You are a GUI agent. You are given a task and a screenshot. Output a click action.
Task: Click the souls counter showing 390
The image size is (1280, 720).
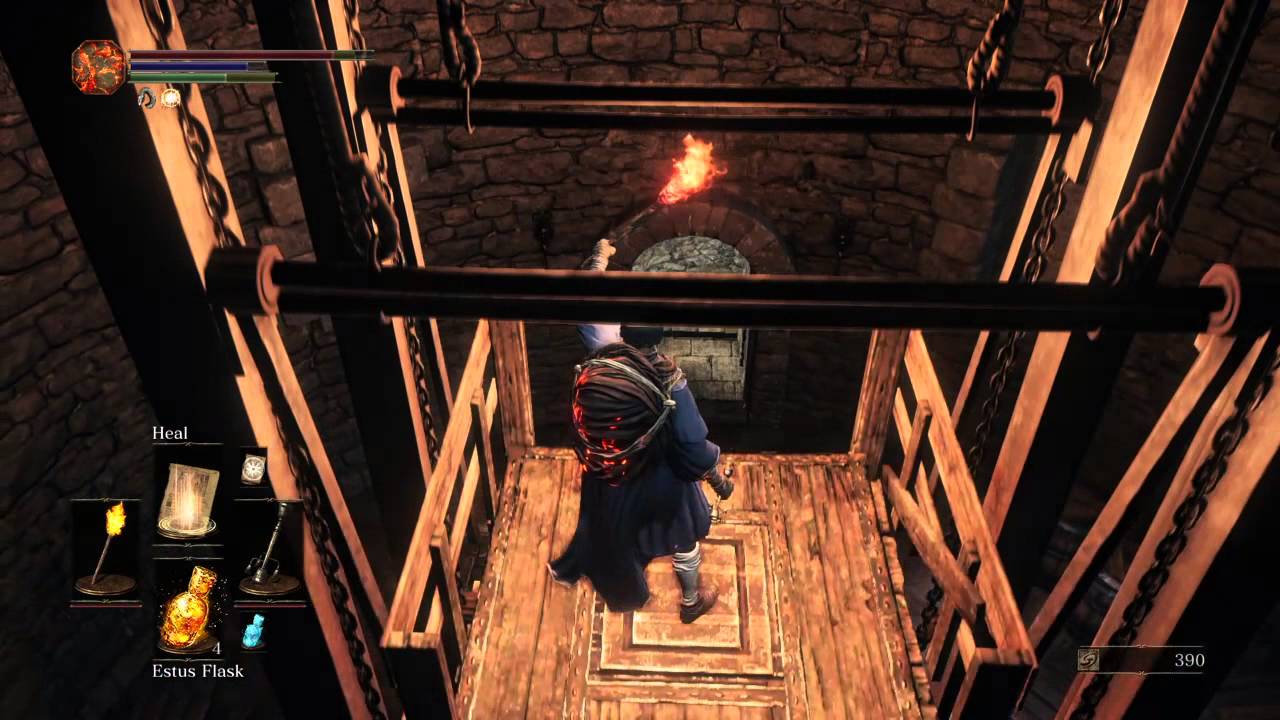1188,660
